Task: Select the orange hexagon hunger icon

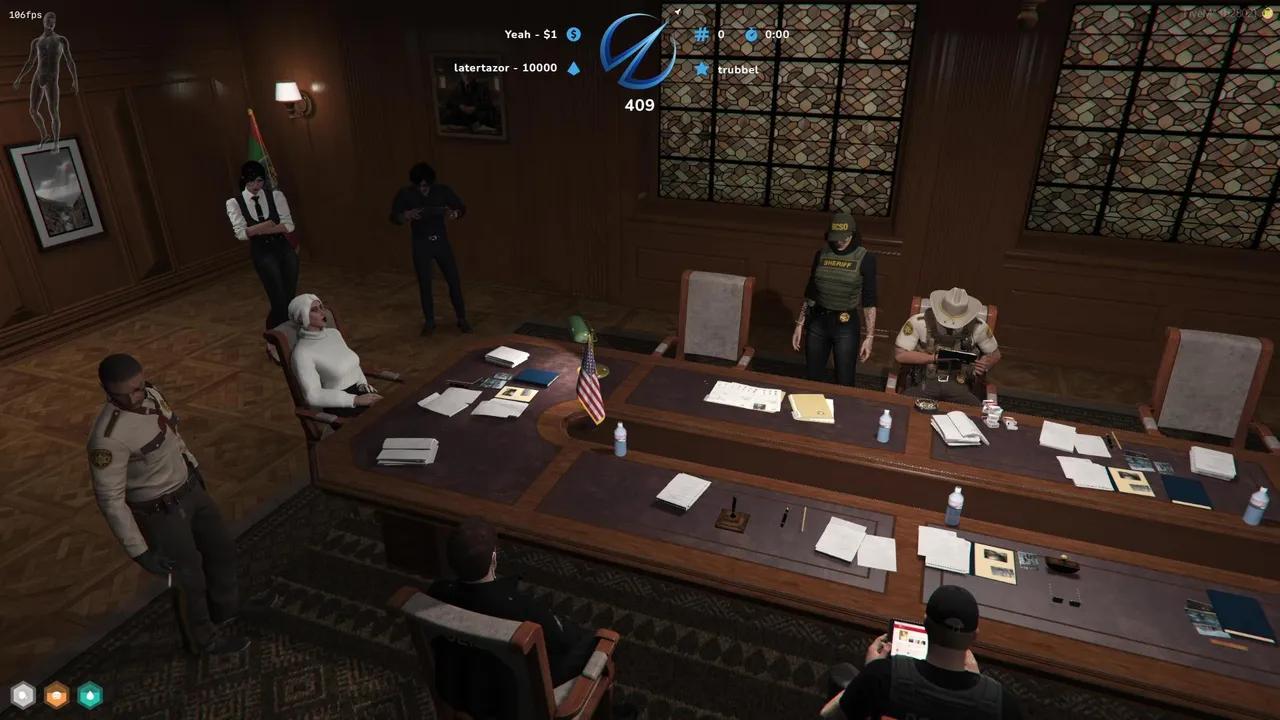Action: pos(56,694)
